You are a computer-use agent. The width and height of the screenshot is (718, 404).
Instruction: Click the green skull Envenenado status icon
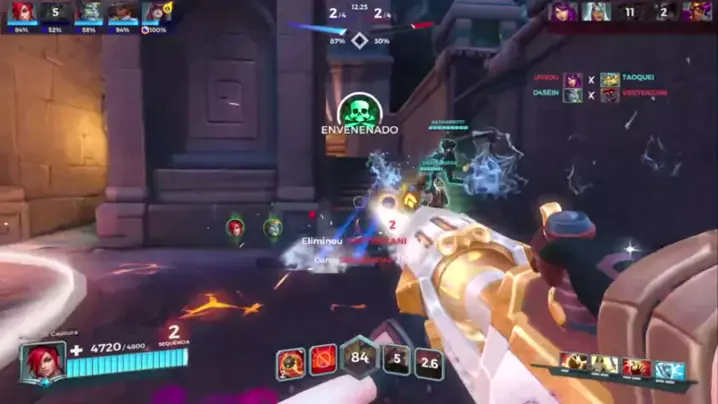click(x=357, y=109)
